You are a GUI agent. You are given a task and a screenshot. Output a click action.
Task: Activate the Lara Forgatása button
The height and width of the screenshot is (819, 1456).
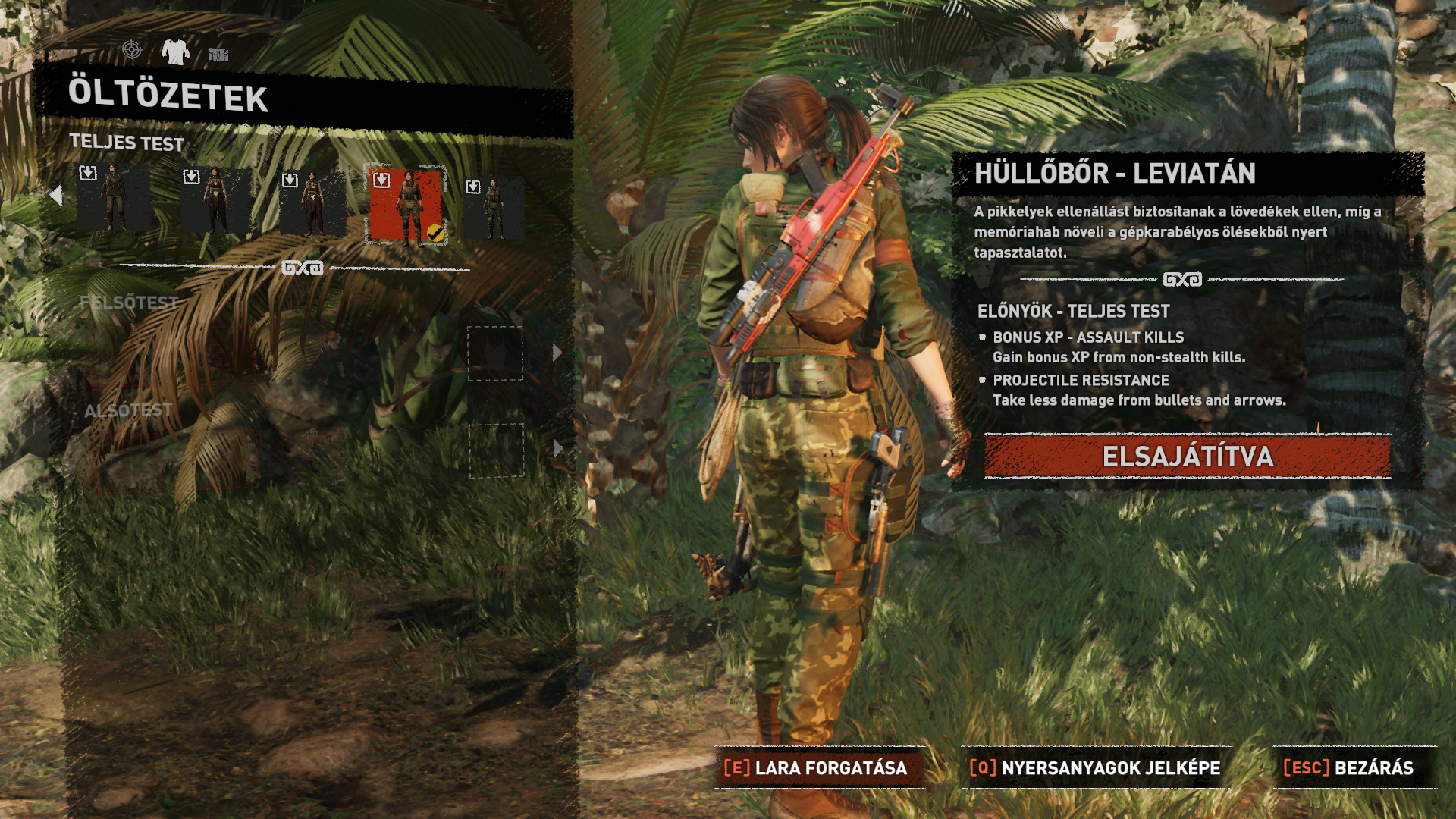pos(817,768)
